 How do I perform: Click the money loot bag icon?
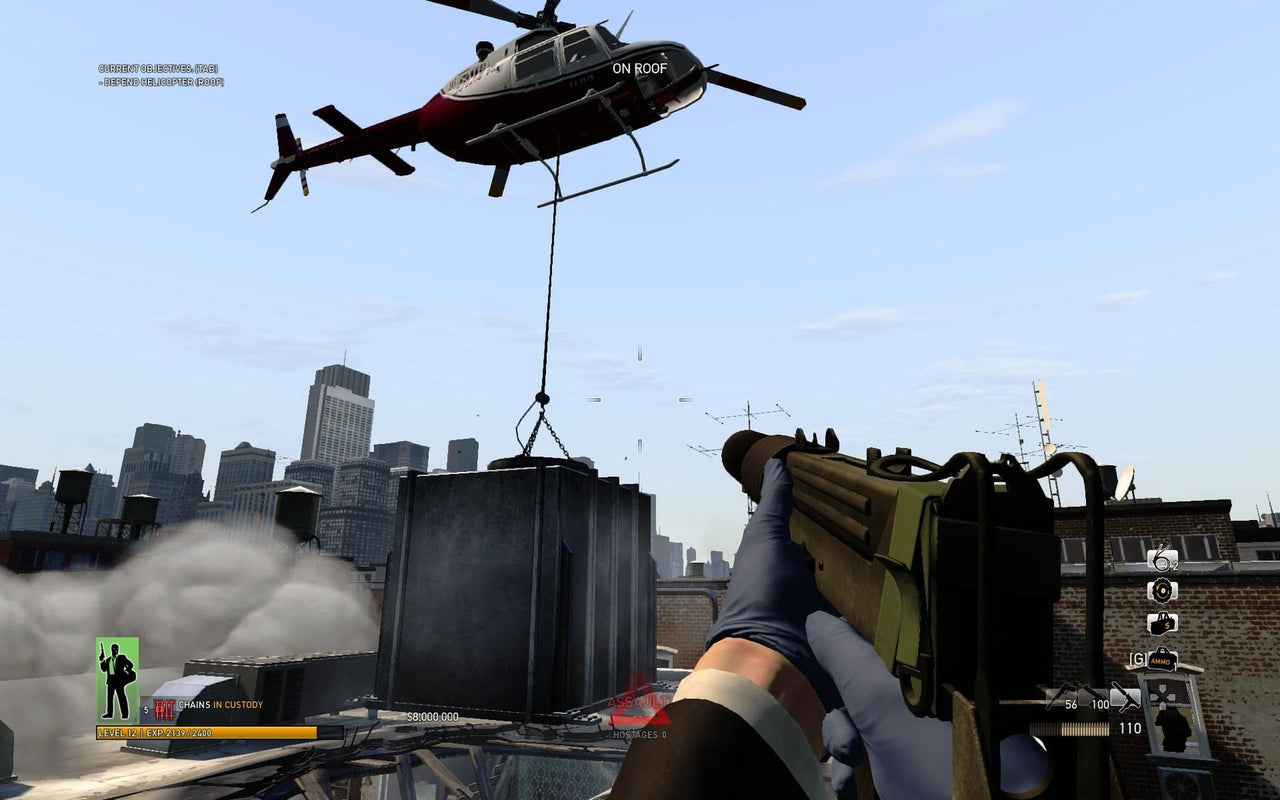coord(1162,623)
